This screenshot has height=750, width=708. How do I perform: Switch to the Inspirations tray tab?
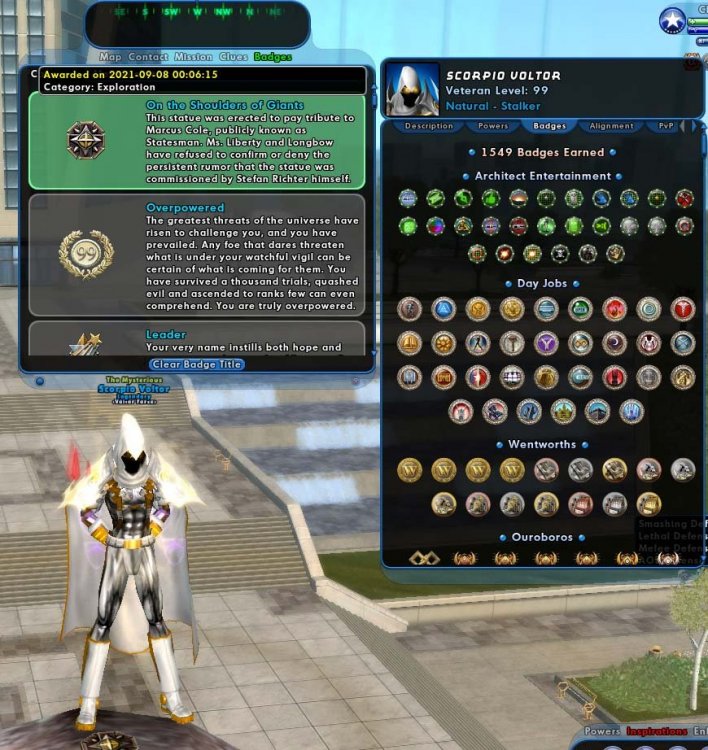tap(657, 731)
